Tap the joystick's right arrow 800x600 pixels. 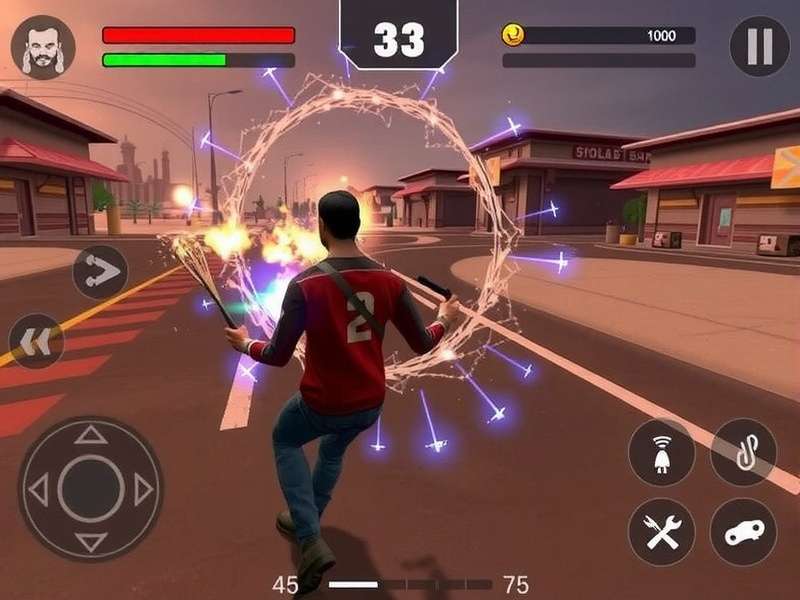click(144, 489)
